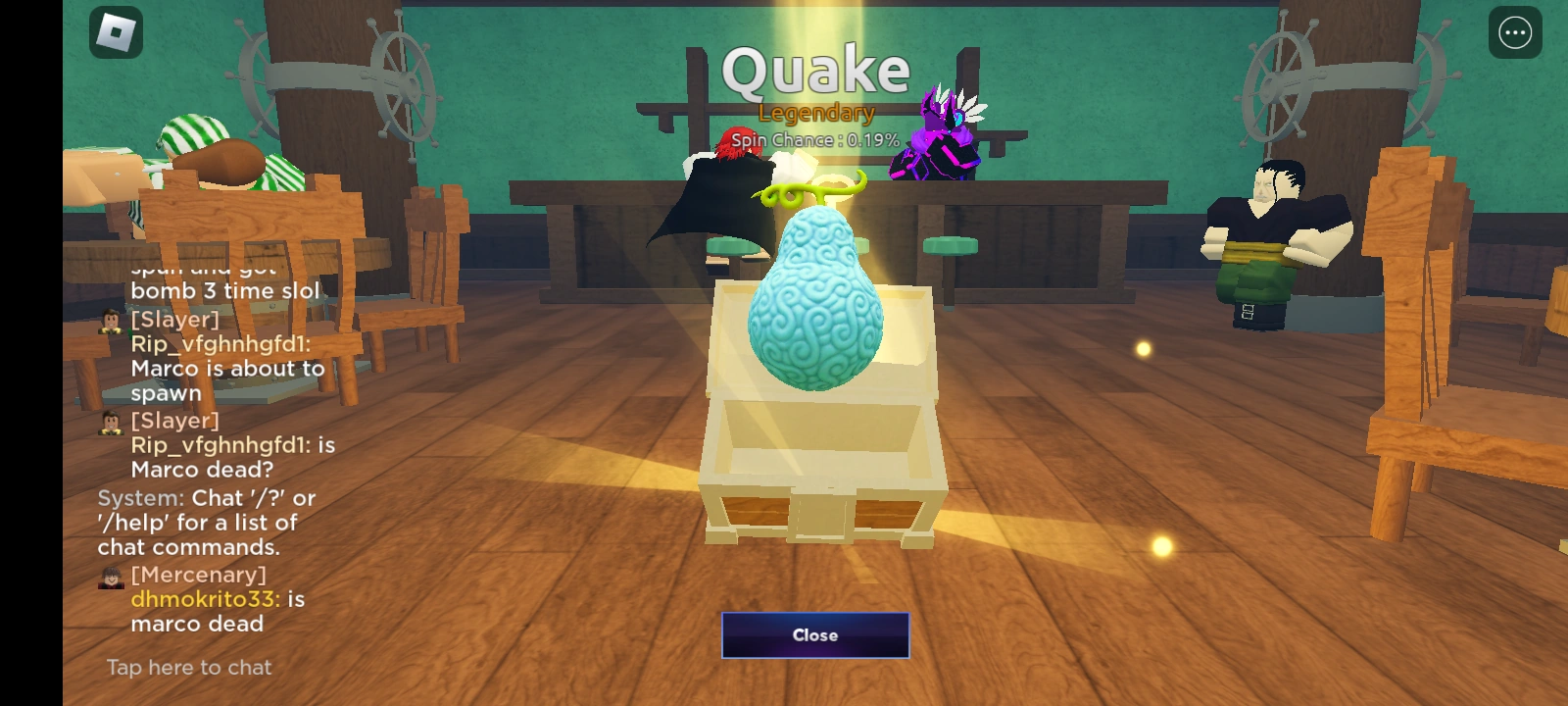Click the Slayer chat avatar beside Rip_vfghnhgfd1
The height and width of the screenshot is (706, 1568).
pyautogui.click(x=111, y=320)
